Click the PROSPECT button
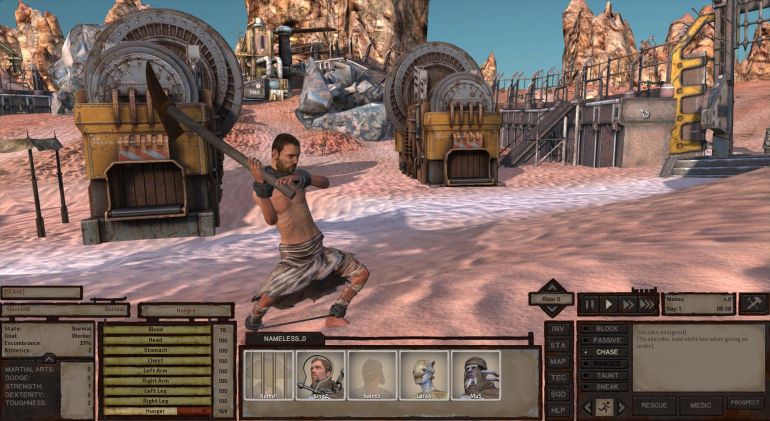The width and height of the screenshot is (770, 421). coord(745,403)
